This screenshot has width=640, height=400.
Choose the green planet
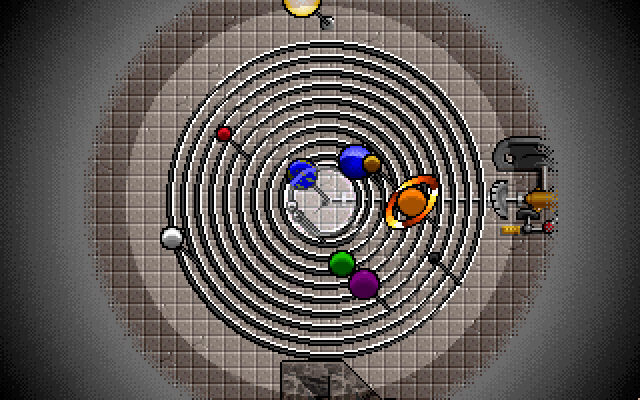tap(342, 263)
